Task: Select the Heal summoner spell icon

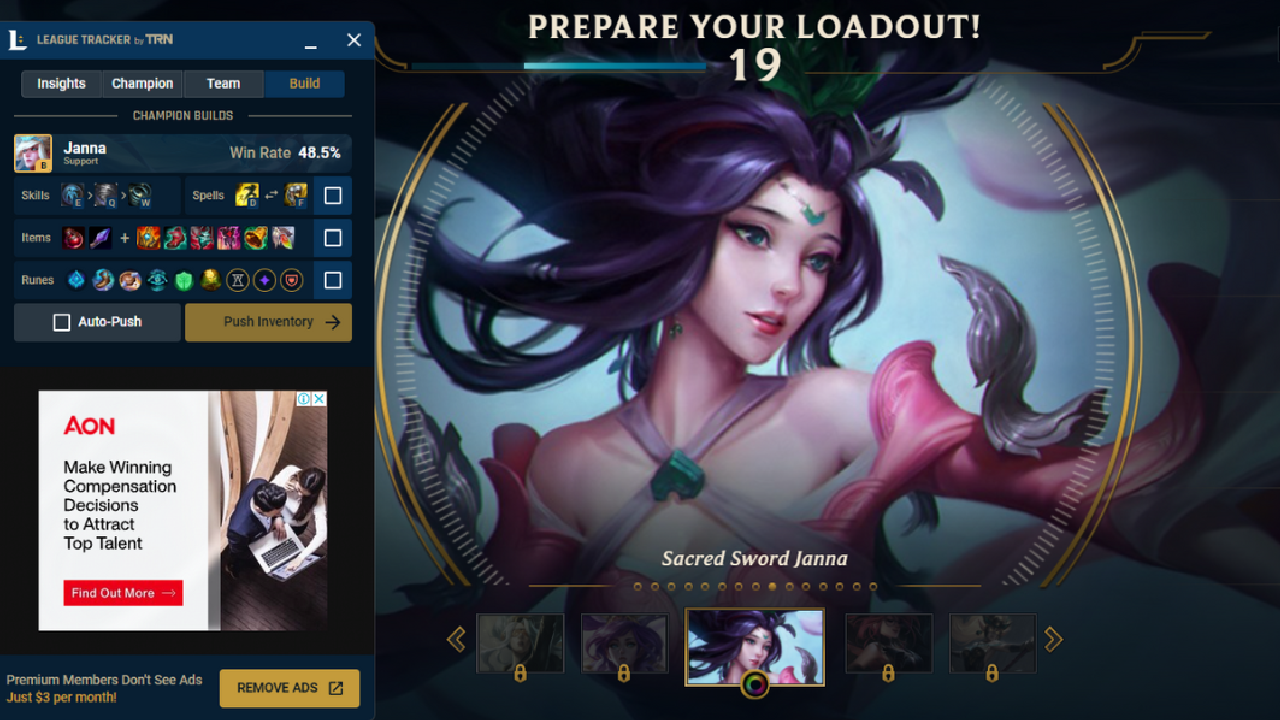Action: coord(294,194)
